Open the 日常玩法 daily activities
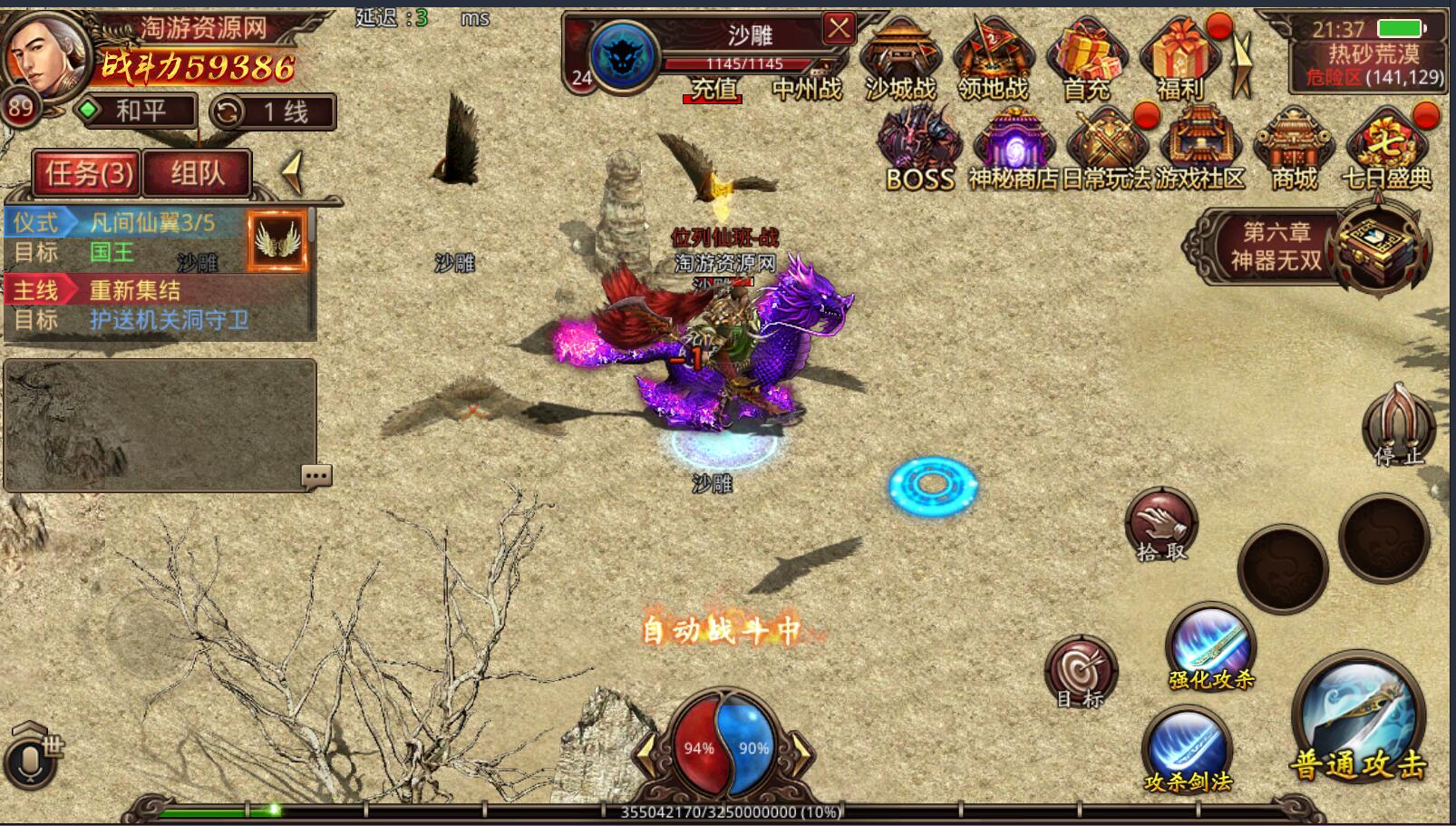This screenshot has height=826, width=1456. pyautogui.click(x=1107, y=149)
